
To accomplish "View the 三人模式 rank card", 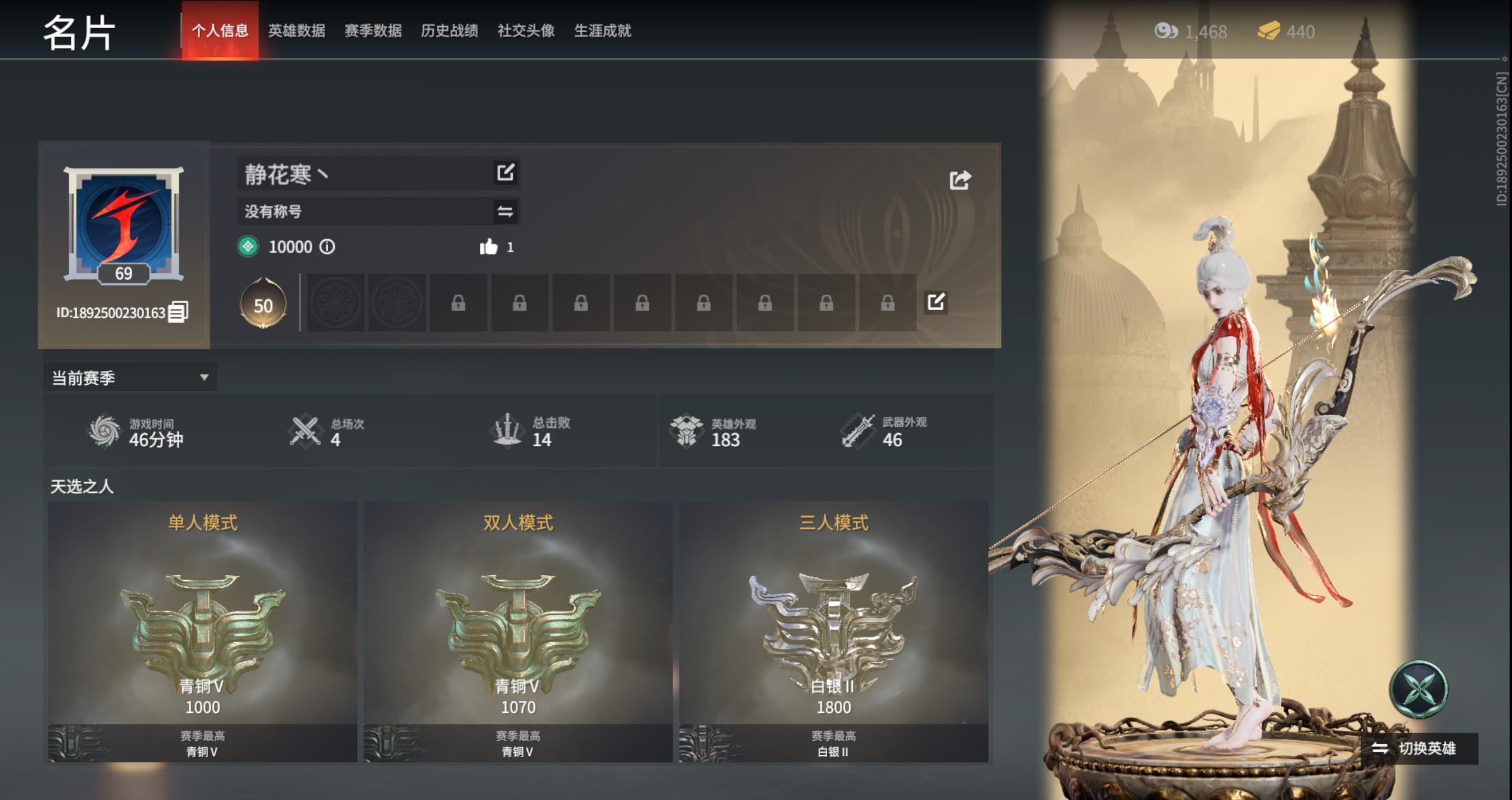I will (834, 630).
